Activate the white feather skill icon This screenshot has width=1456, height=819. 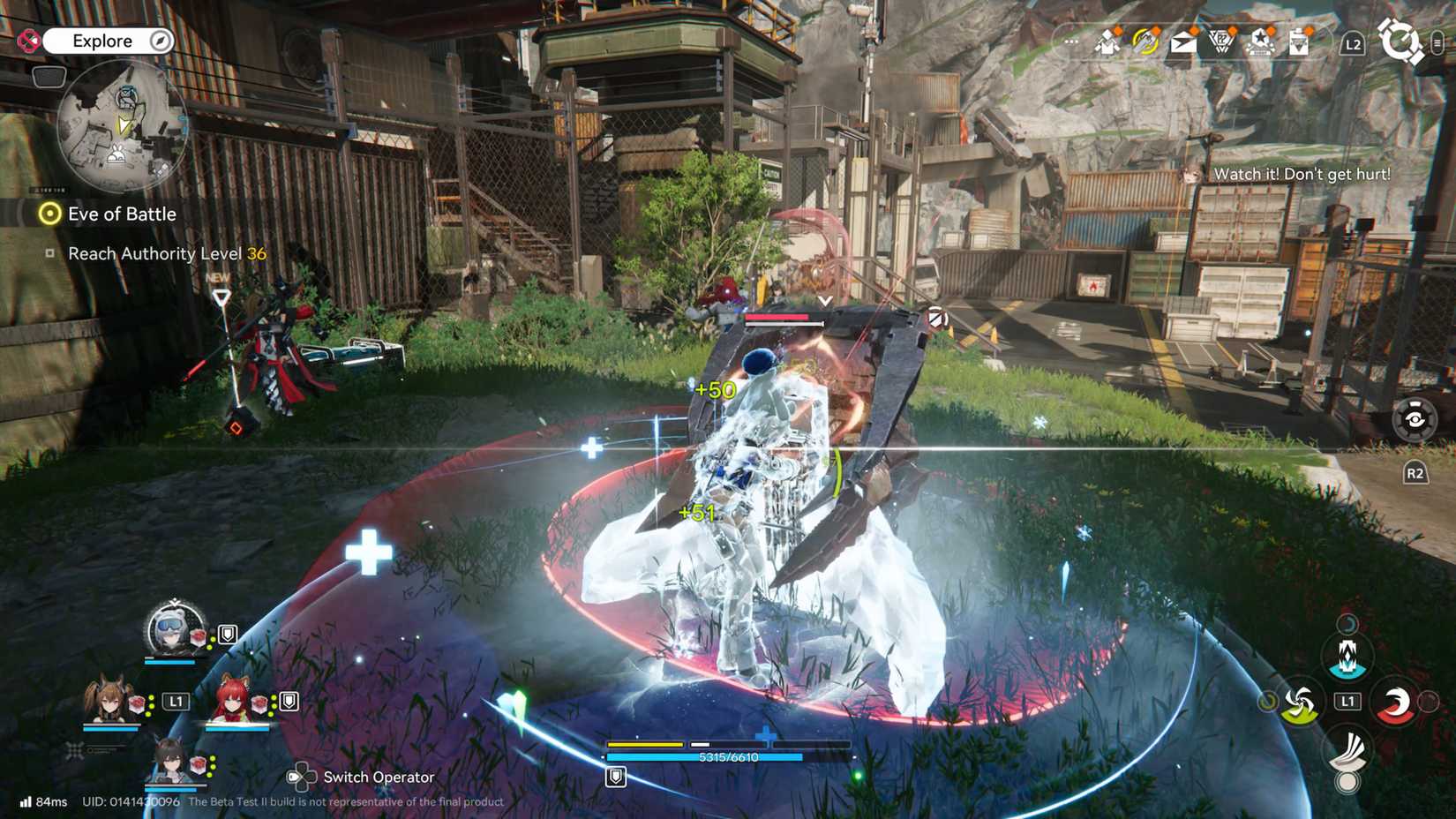tap(1347, 751)
